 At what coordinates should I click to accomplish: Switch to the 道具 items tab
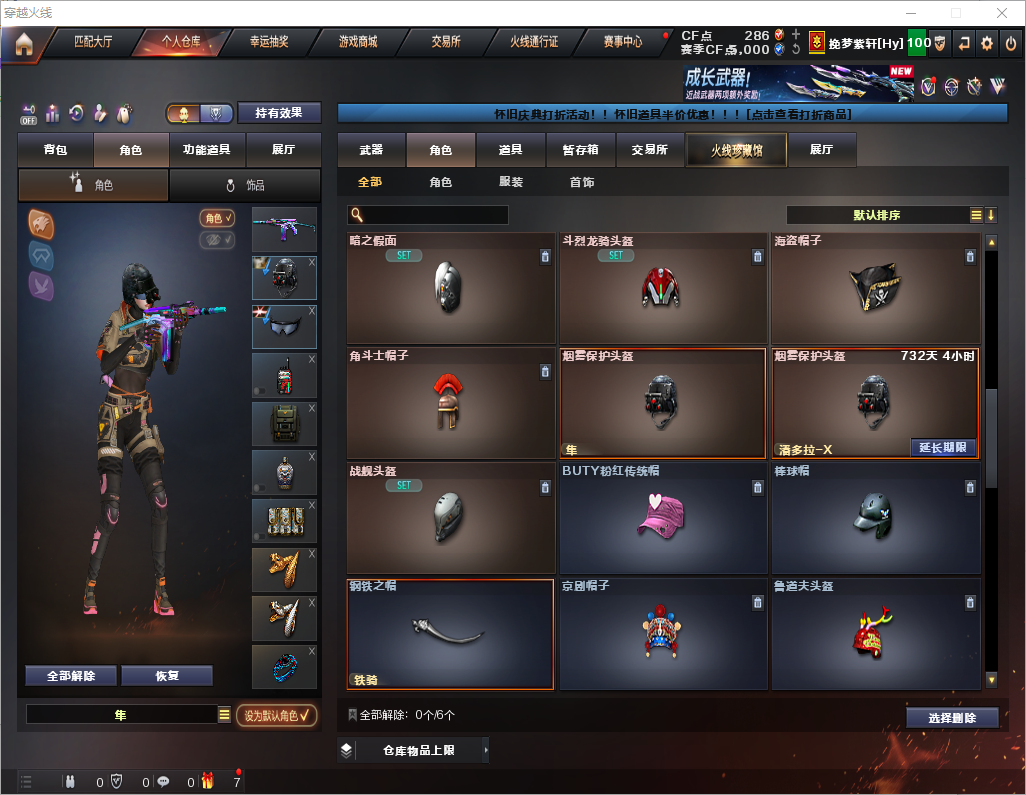point(510,150)
